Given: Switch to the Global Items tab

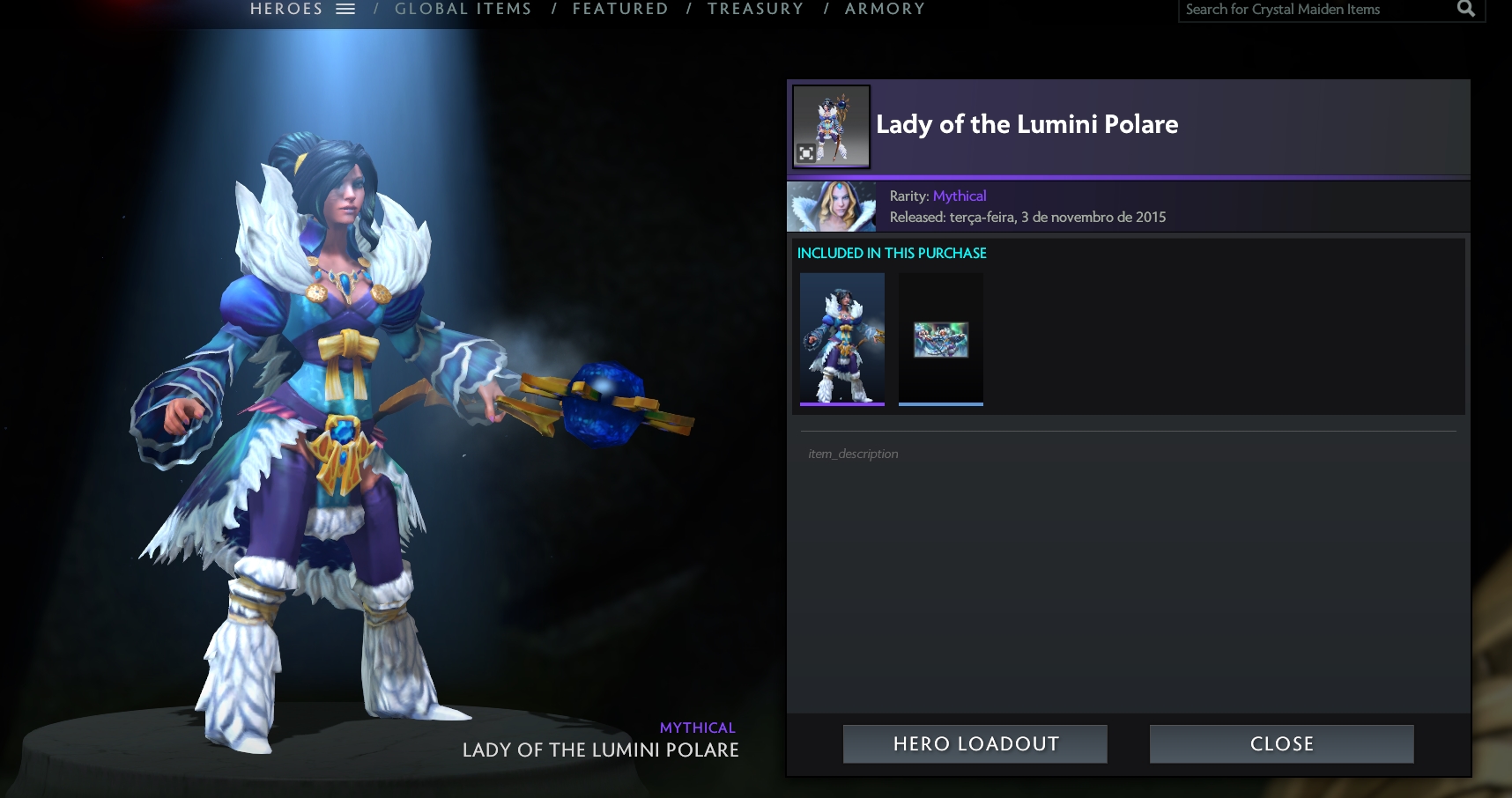Looking at the screenshot, I should click(x=463, y=9).
